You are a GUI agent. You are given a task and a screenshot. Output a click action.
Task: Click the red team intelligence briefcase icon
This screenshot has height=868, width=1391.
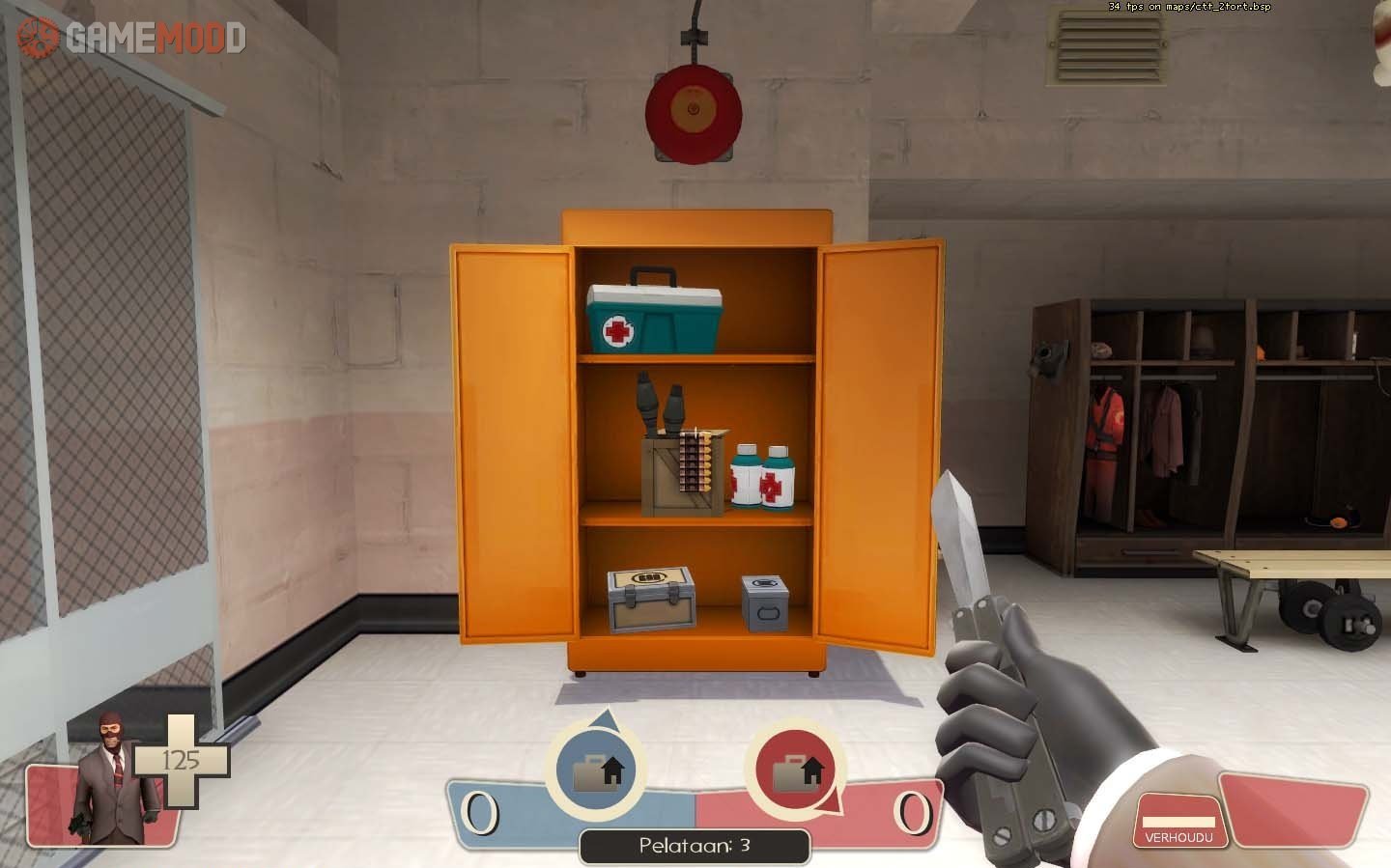point(796,771)
